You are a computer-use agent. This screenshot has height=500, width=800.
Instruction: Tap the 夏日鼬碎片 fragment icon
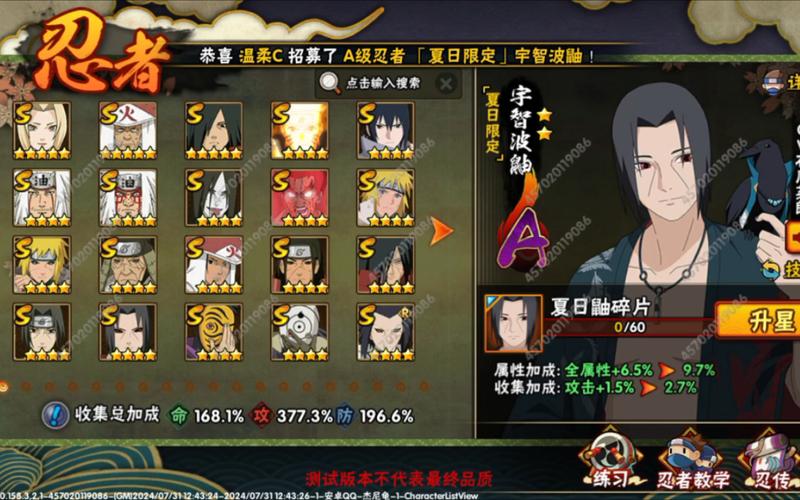pos(513,322)
